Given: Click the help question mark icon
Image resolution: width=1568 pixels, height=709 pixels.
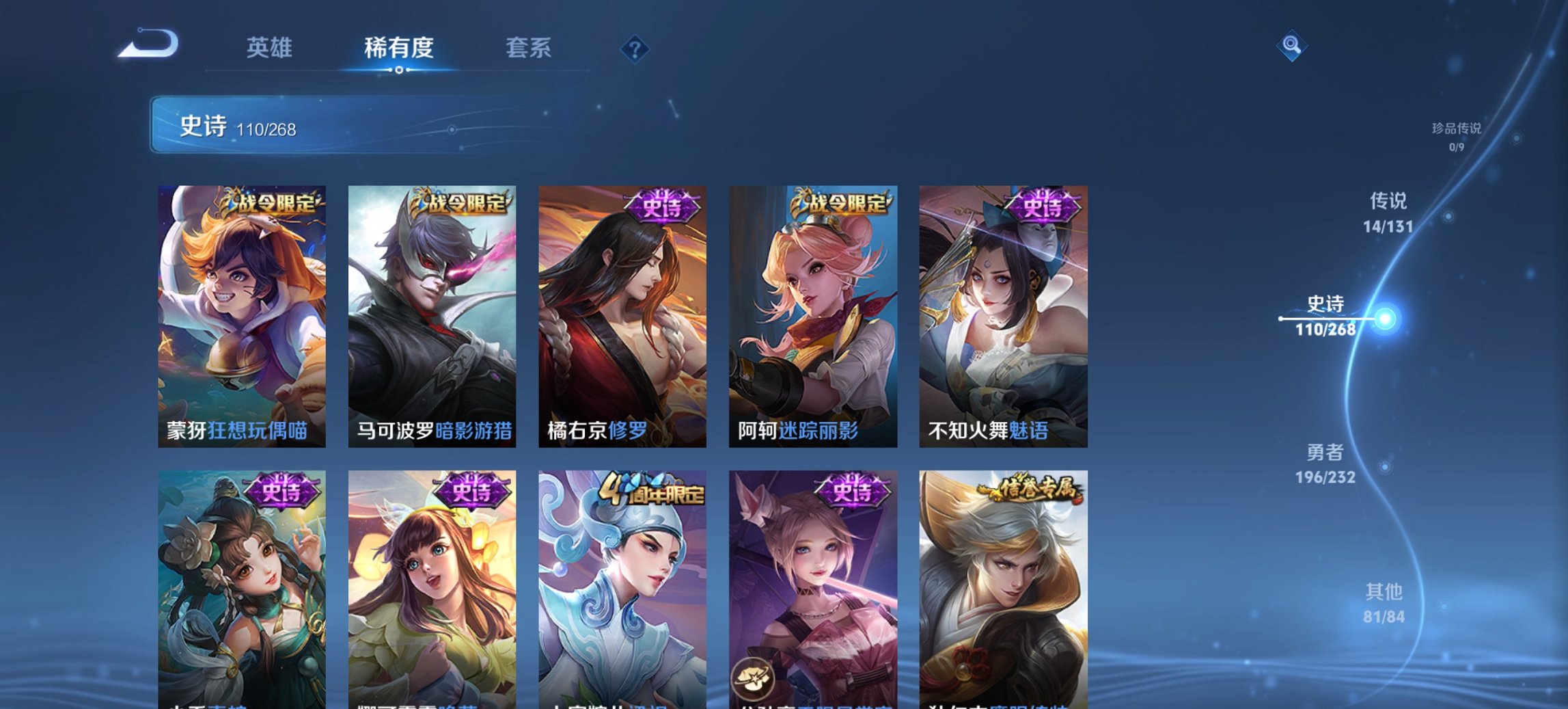Looking at the screenshot, I should point(635,48).
